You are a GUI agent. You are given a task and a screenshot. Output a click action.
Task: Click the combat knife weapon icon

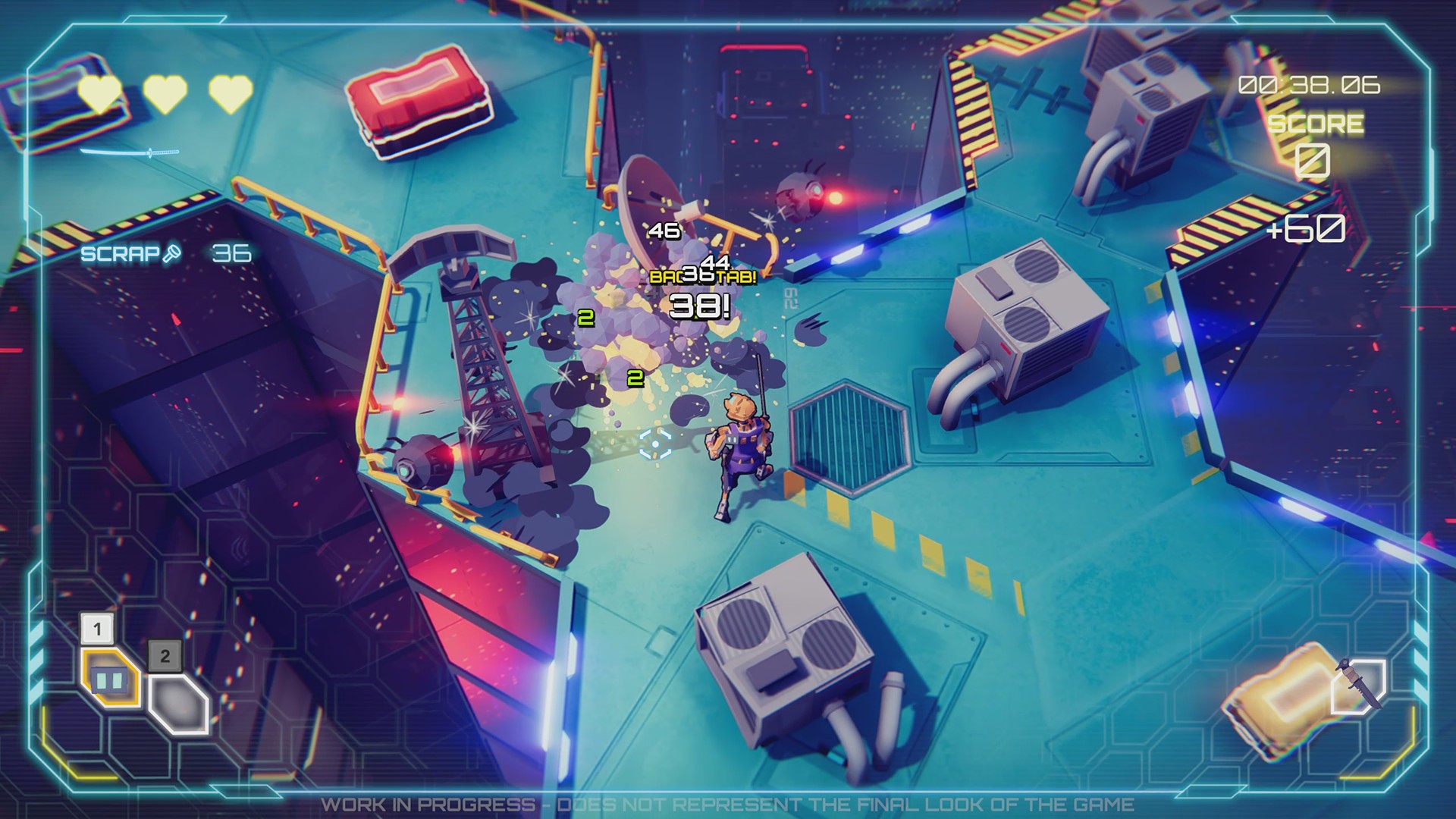pos(1358,685)
